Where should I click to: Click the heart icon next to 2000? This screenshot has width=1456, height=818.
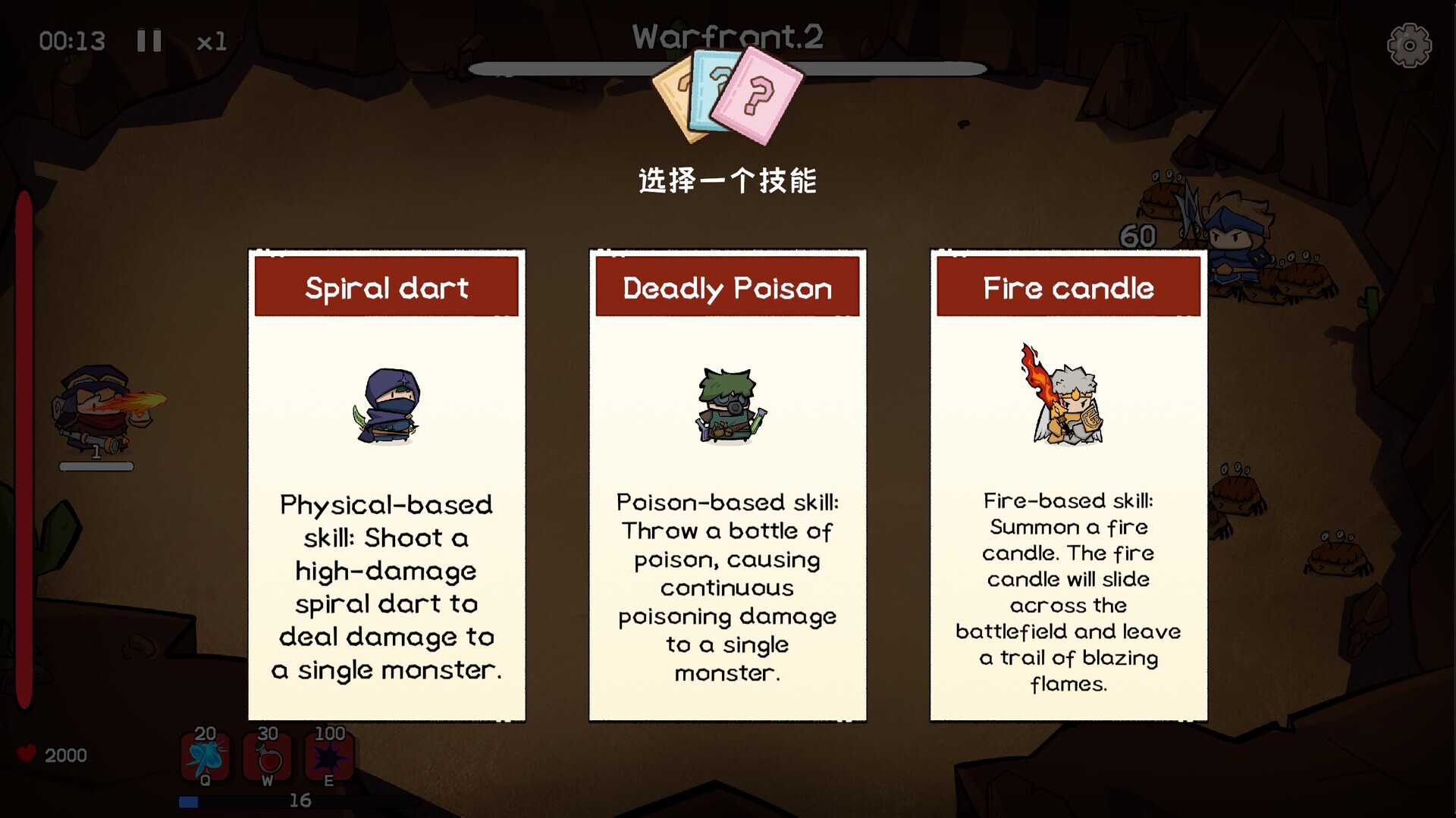pyautogui.click(x=26, y=754)
